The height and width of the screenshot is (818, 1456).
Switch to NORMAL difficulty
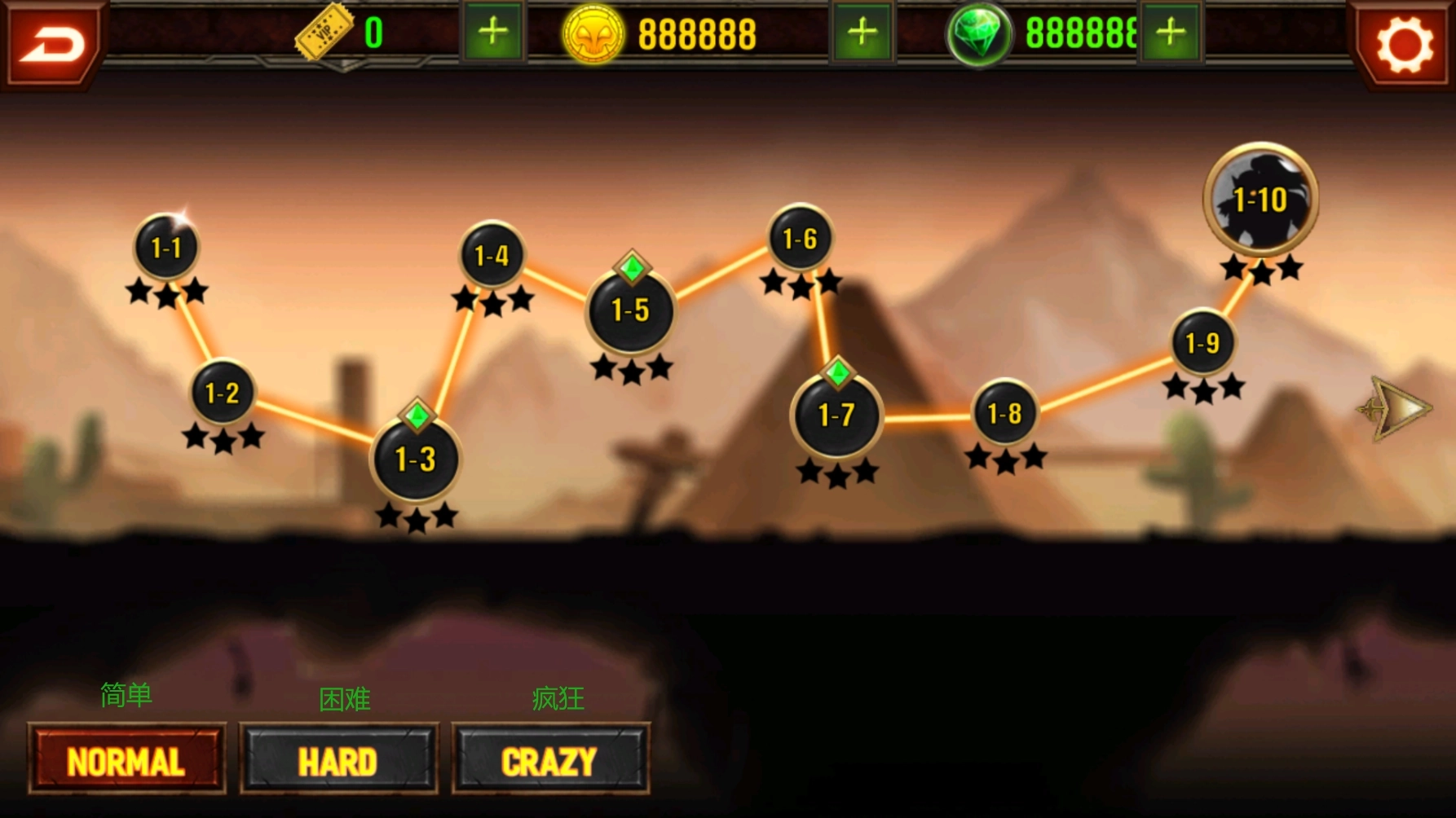pos(126,760)
